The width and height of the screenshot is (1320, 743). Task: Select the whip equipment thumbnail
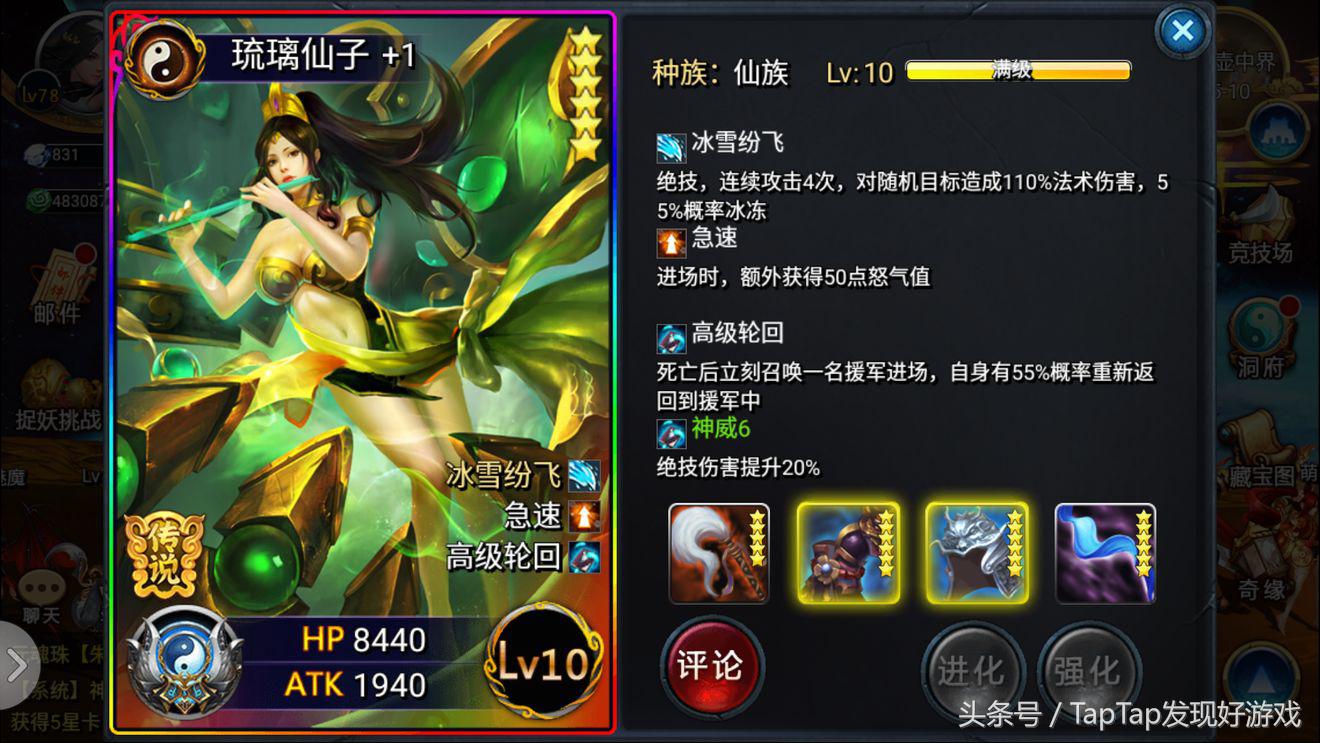click(718, 550)
